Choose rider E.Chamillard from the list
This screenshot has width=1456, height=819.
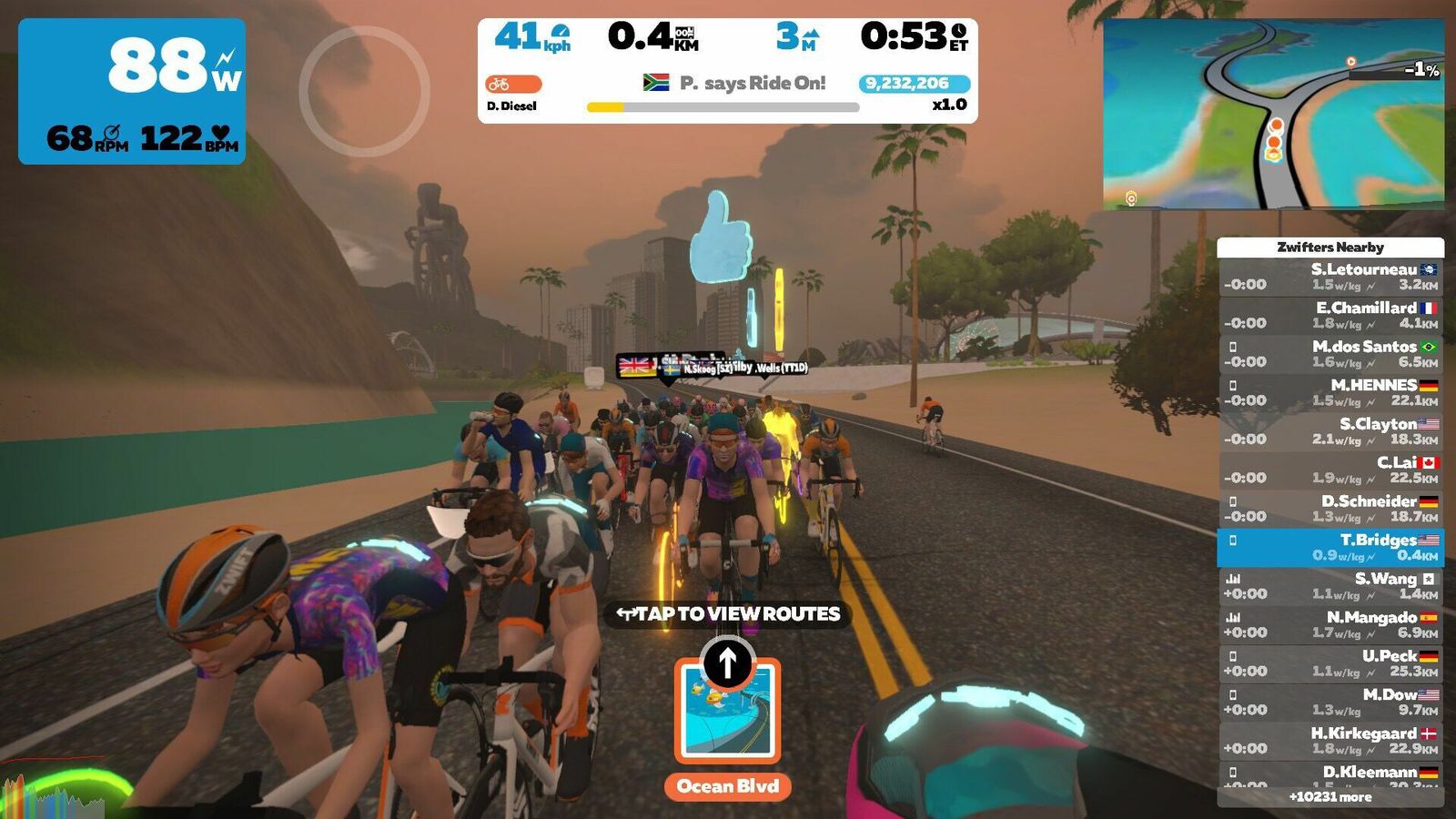[1330, 315]
